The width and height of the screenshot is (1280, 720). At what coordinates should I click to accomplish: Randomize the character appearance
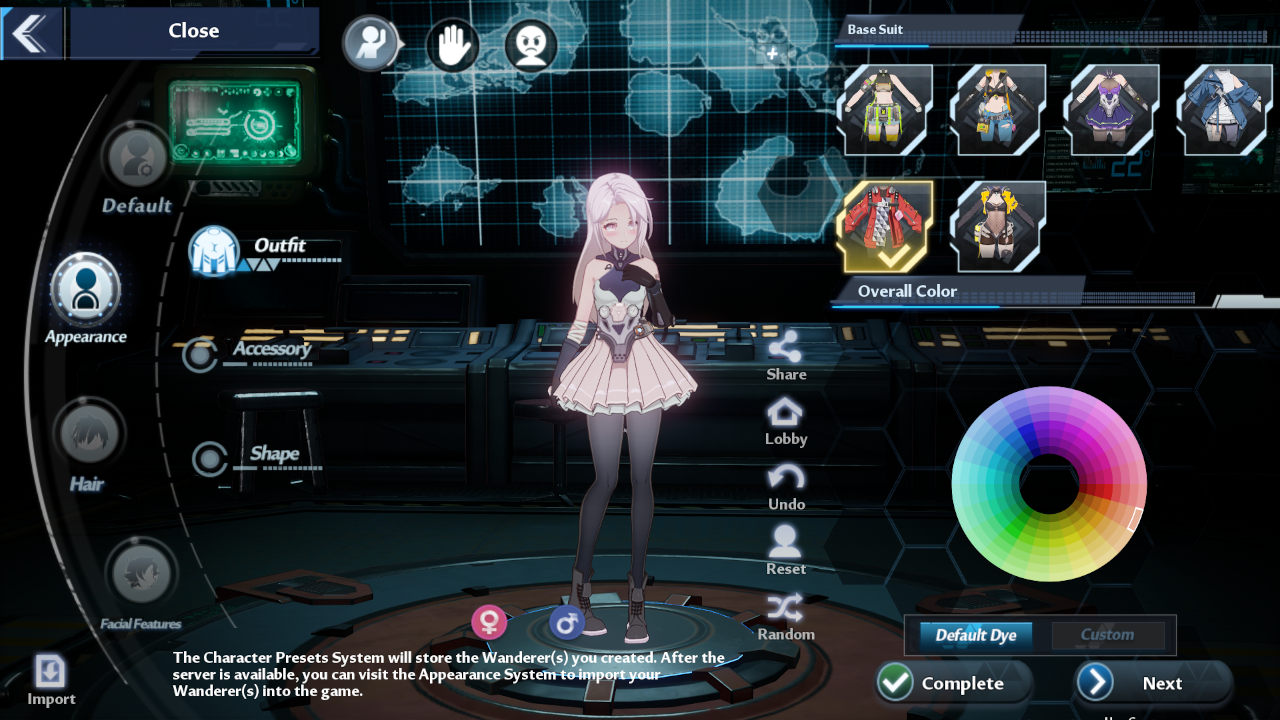point(786,616)
